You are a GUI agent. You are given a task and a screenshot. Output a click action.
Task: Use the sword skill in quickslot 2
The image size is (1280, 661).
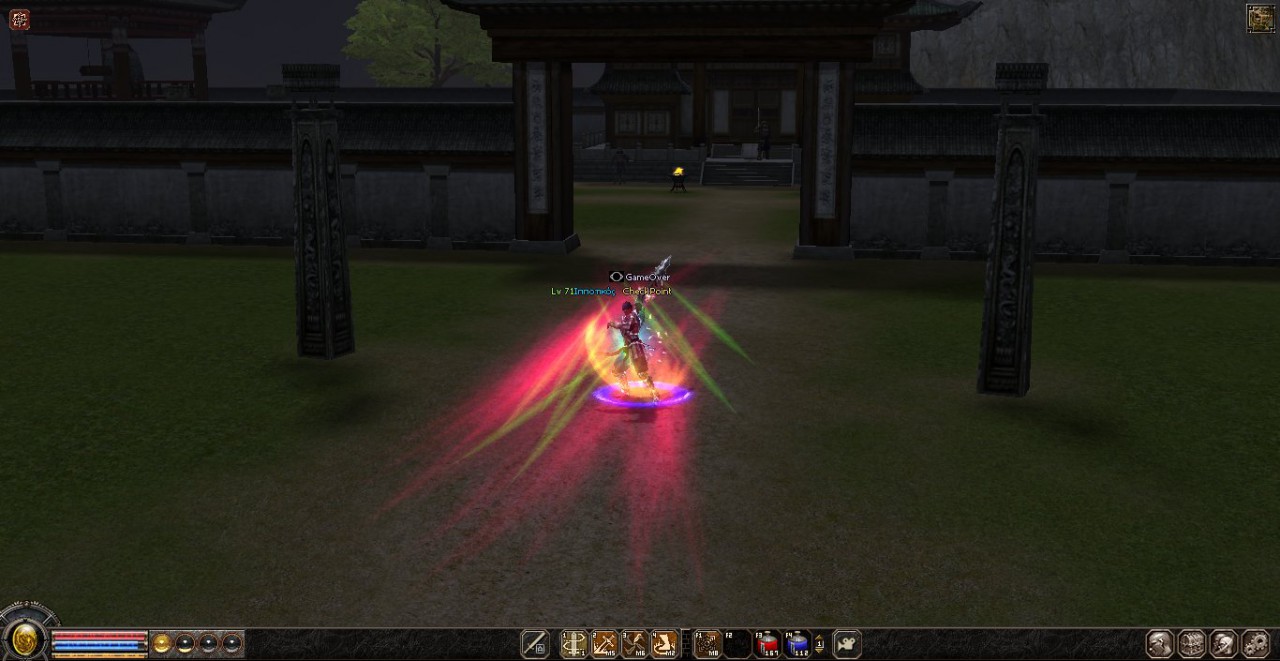pos(604,644)
